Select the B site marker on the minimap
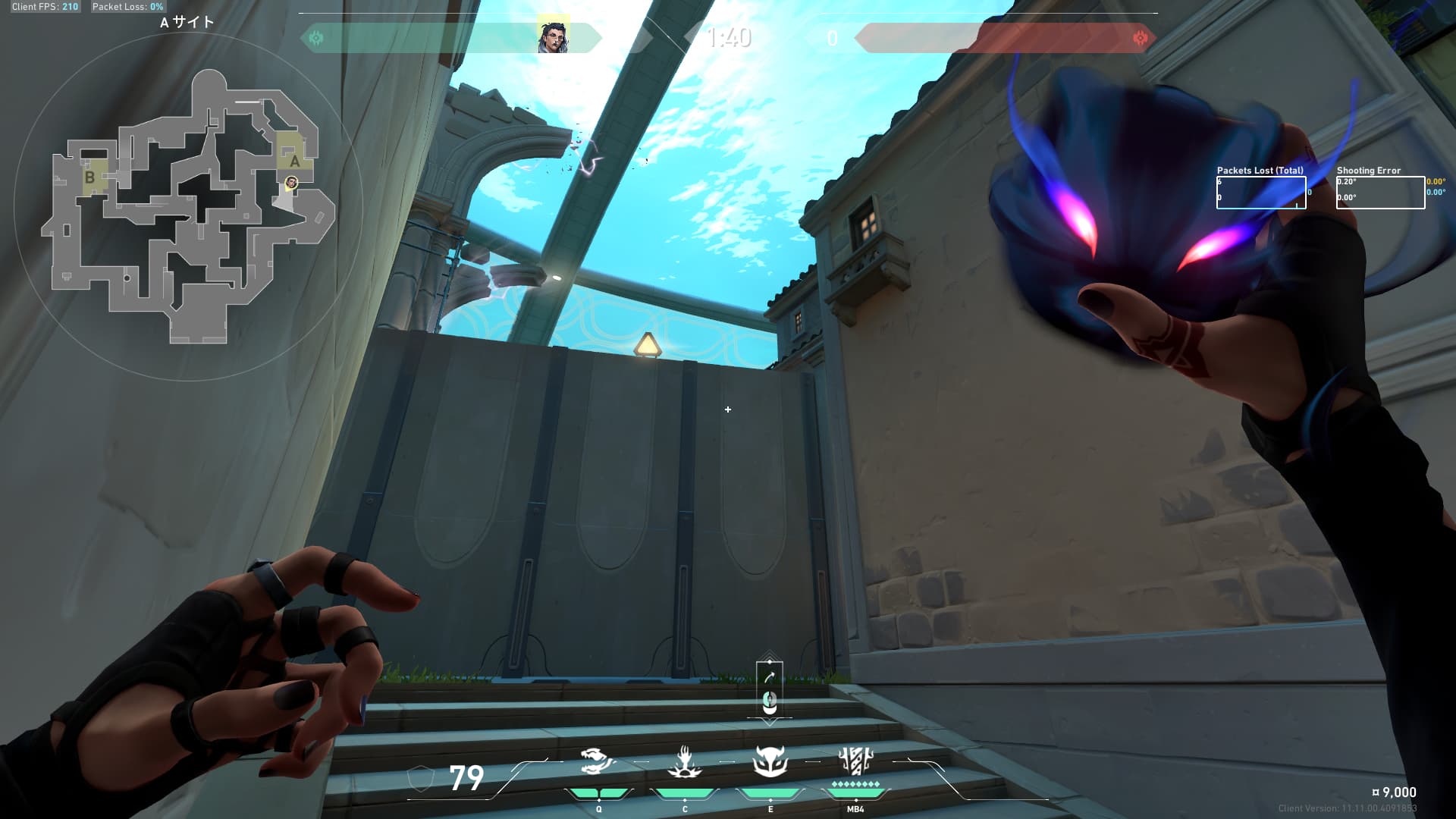 tap(90, 177)
